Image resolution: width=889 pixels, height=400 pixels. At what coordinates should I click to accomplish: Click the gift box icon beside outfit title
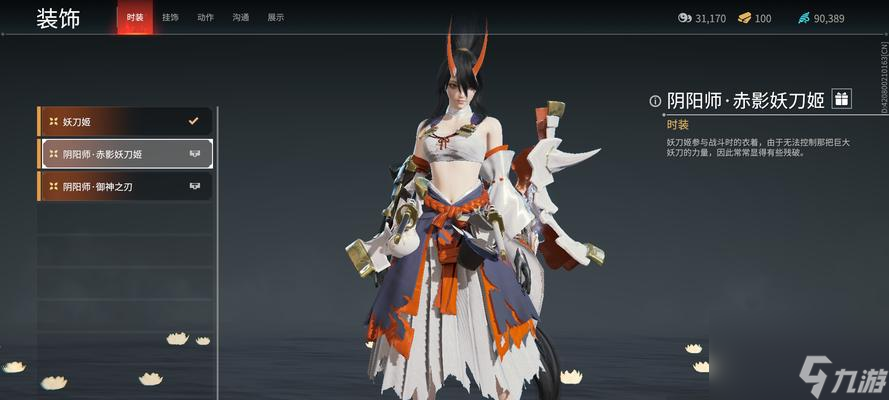[x=841, y=98]
